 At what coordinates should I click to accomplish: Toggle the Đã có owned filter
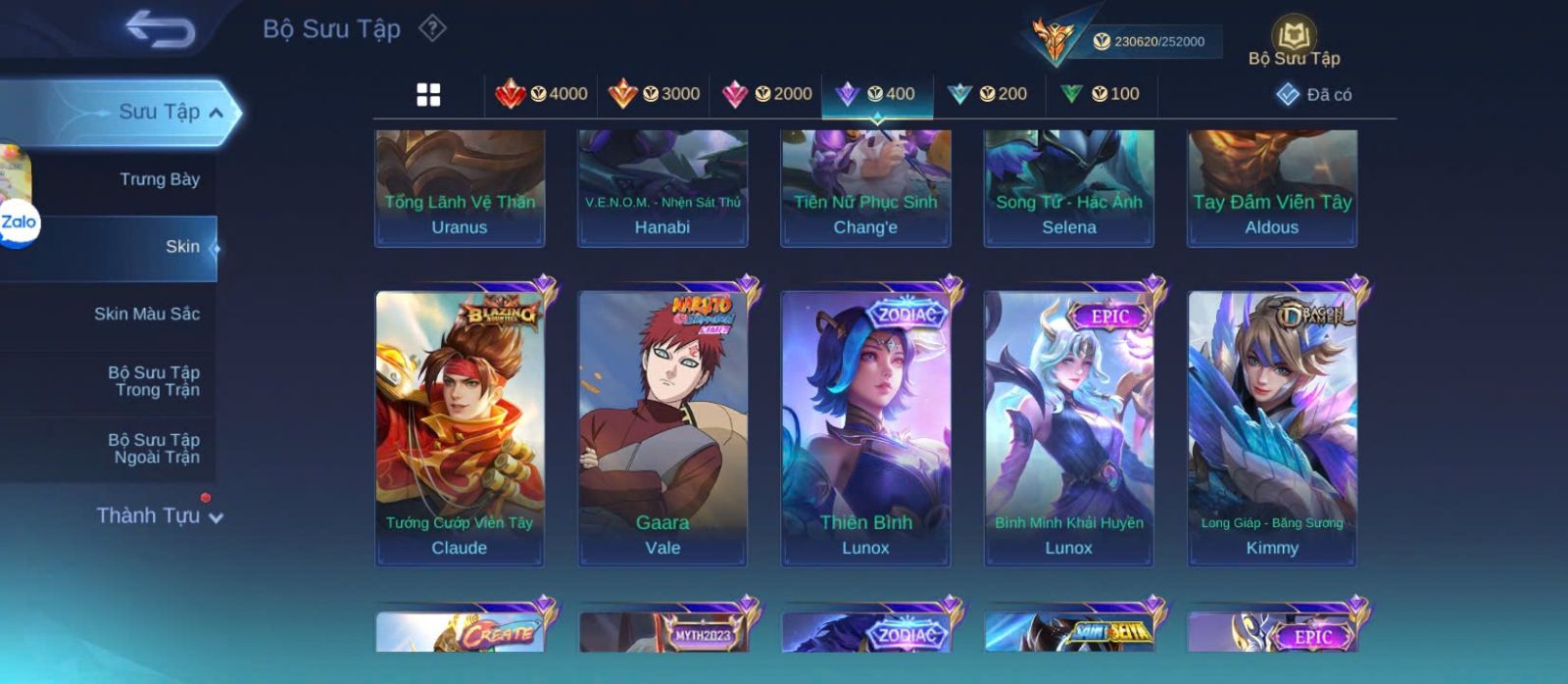click(1313, 94)
